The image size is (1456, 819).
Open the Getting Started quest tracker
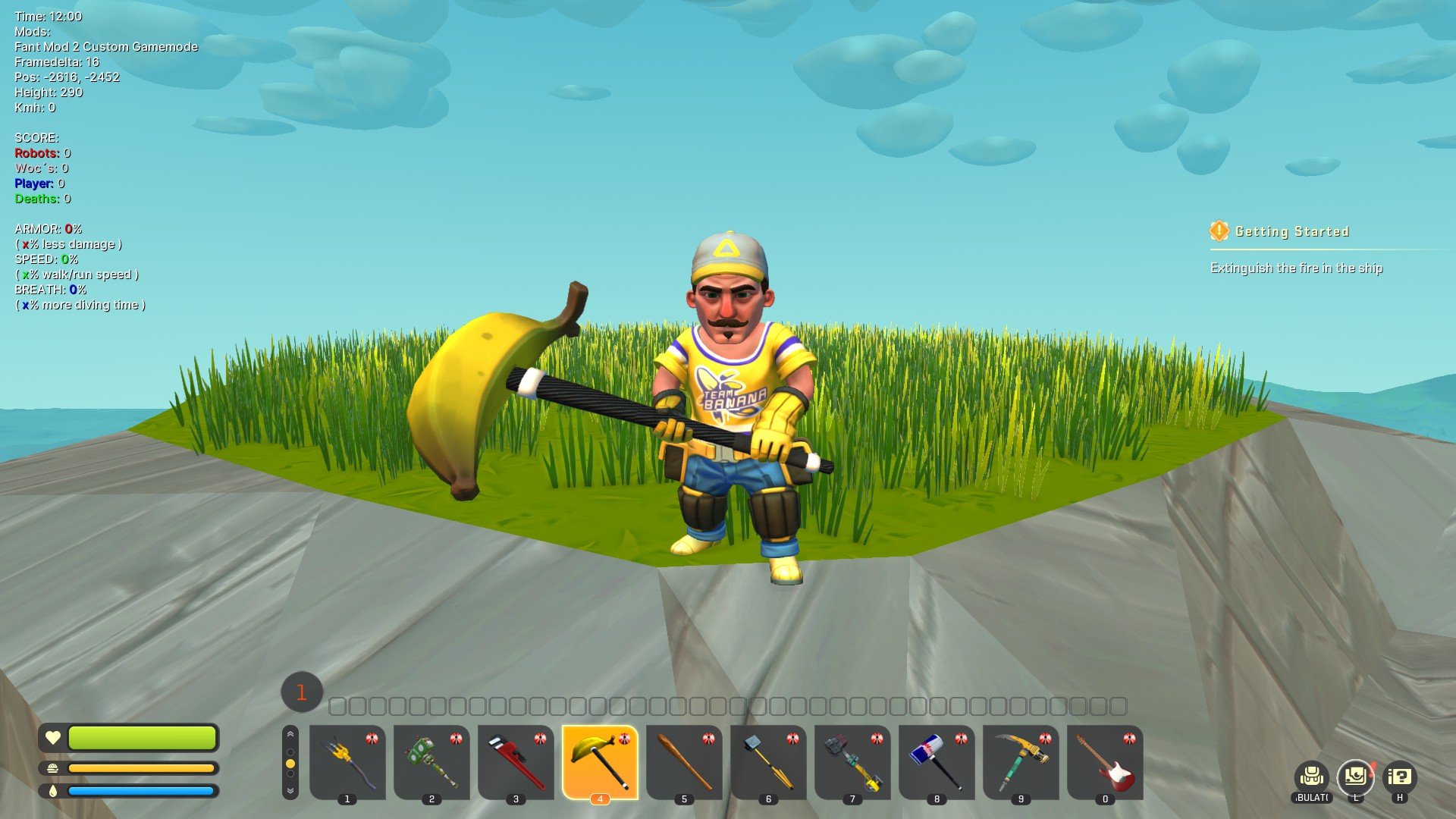point(1291,231)
